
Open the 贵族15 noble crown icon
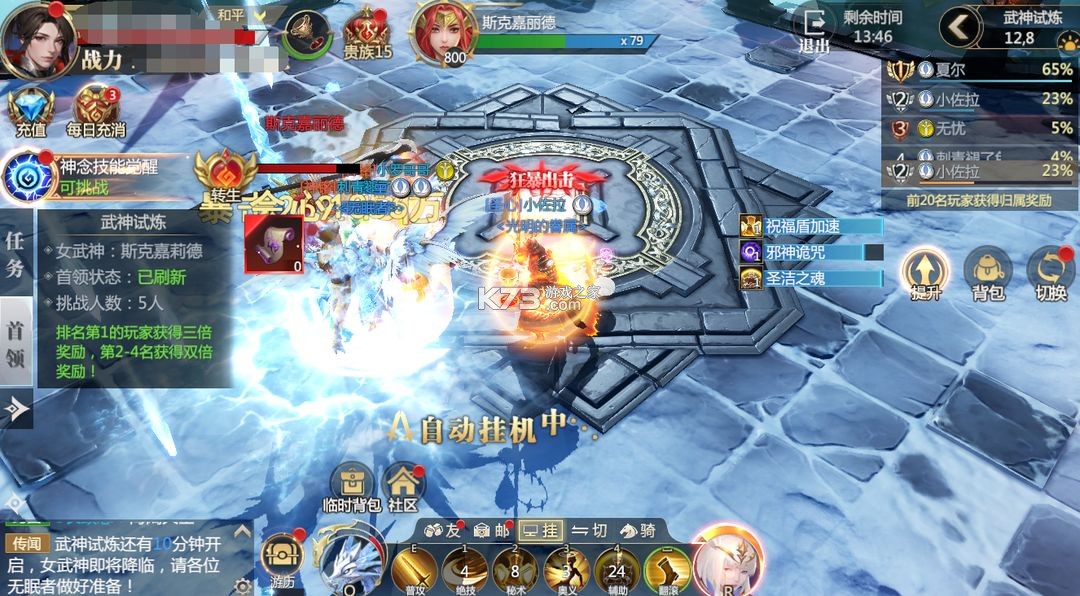point(367,32)
